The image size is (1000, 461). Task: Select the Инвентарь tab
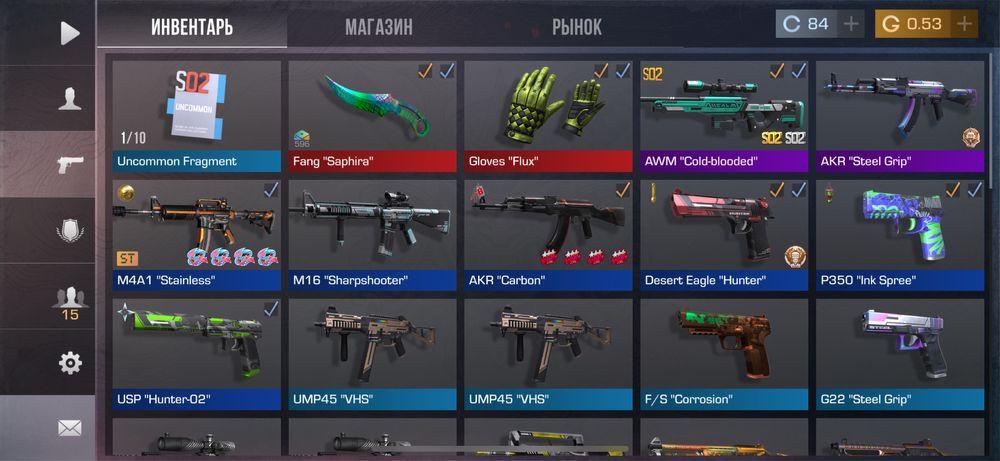point(192,27)
